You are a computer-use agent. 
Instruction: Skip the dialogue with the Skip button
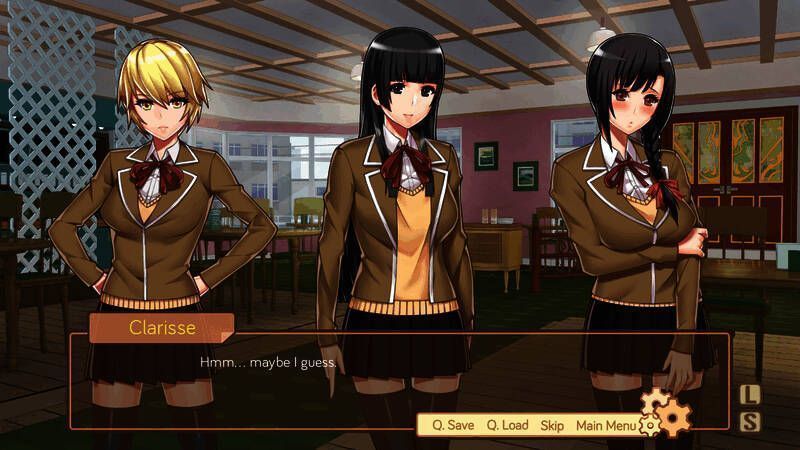tap(552, 425)
